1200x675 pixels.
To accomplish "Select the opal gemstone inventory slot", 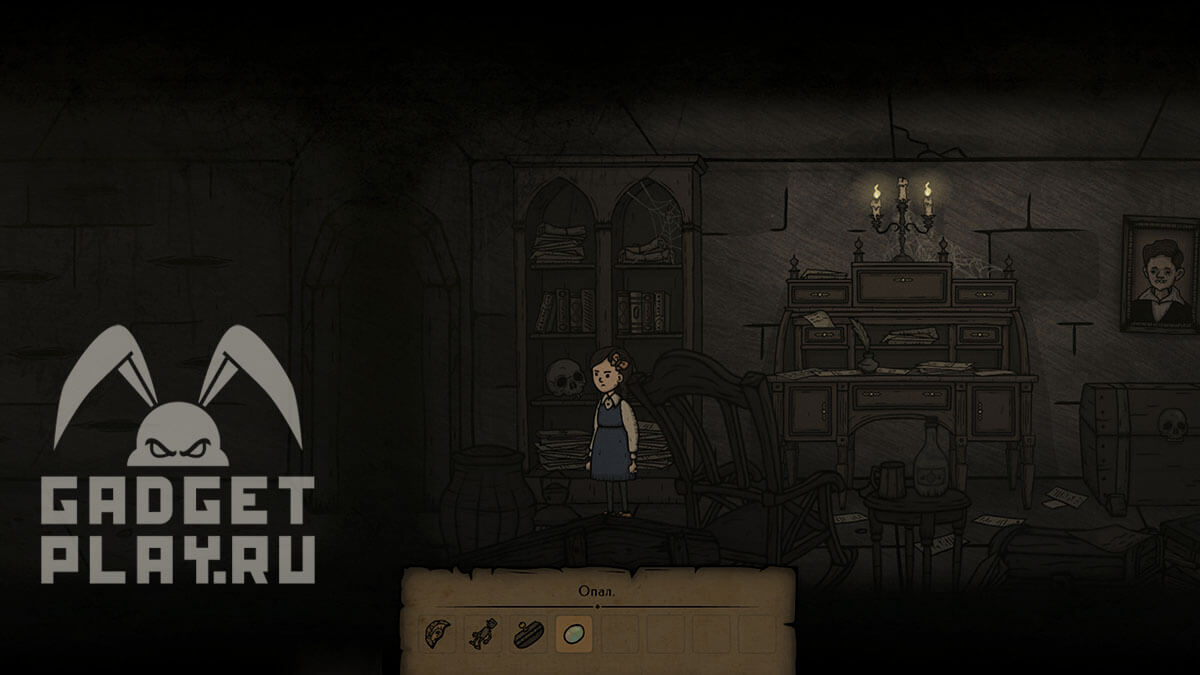I will (573, 634).
